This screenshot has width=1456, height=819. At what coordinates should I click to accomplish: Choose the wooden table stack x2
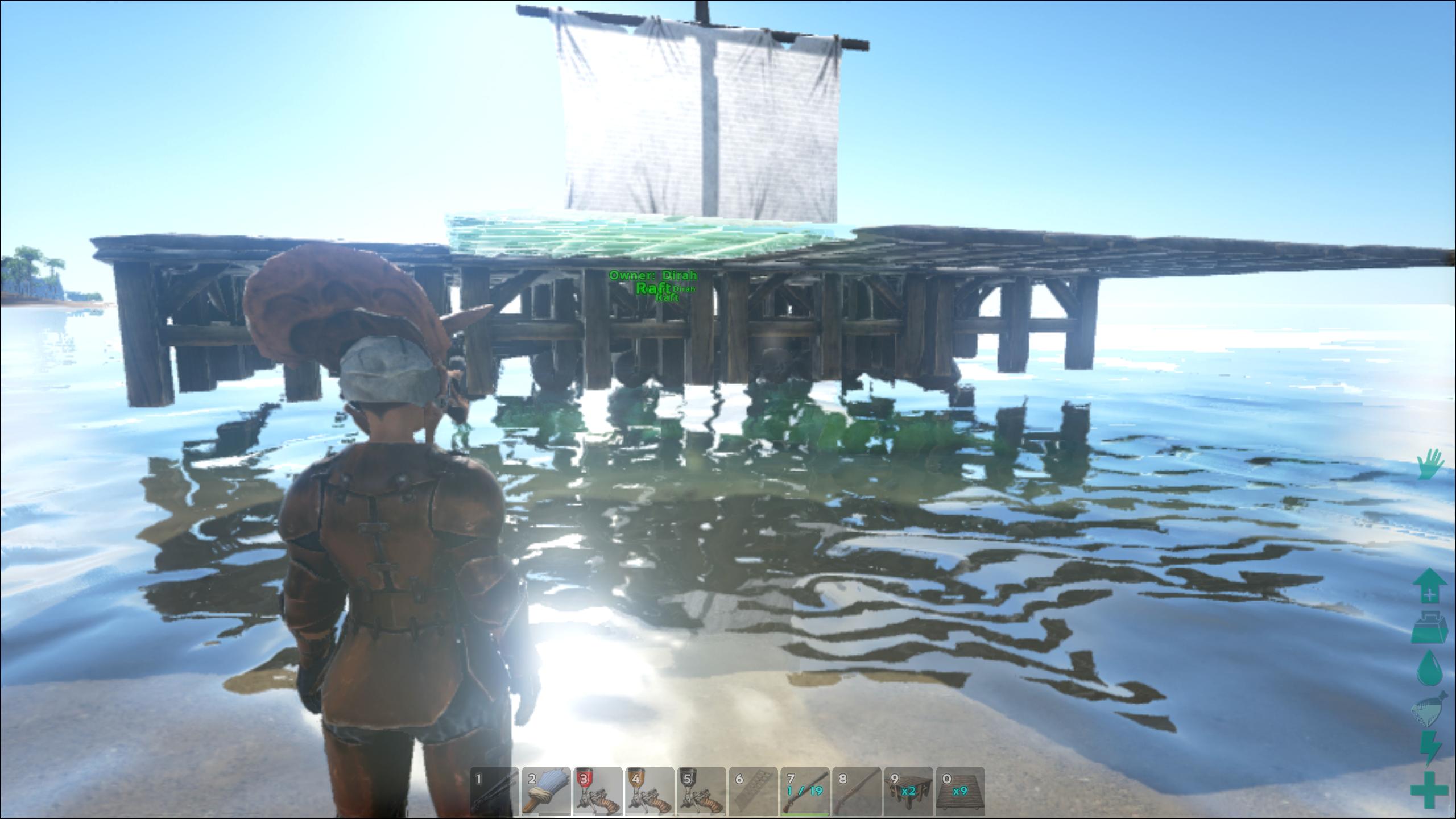pyautogui.click(x=908, y=791)
